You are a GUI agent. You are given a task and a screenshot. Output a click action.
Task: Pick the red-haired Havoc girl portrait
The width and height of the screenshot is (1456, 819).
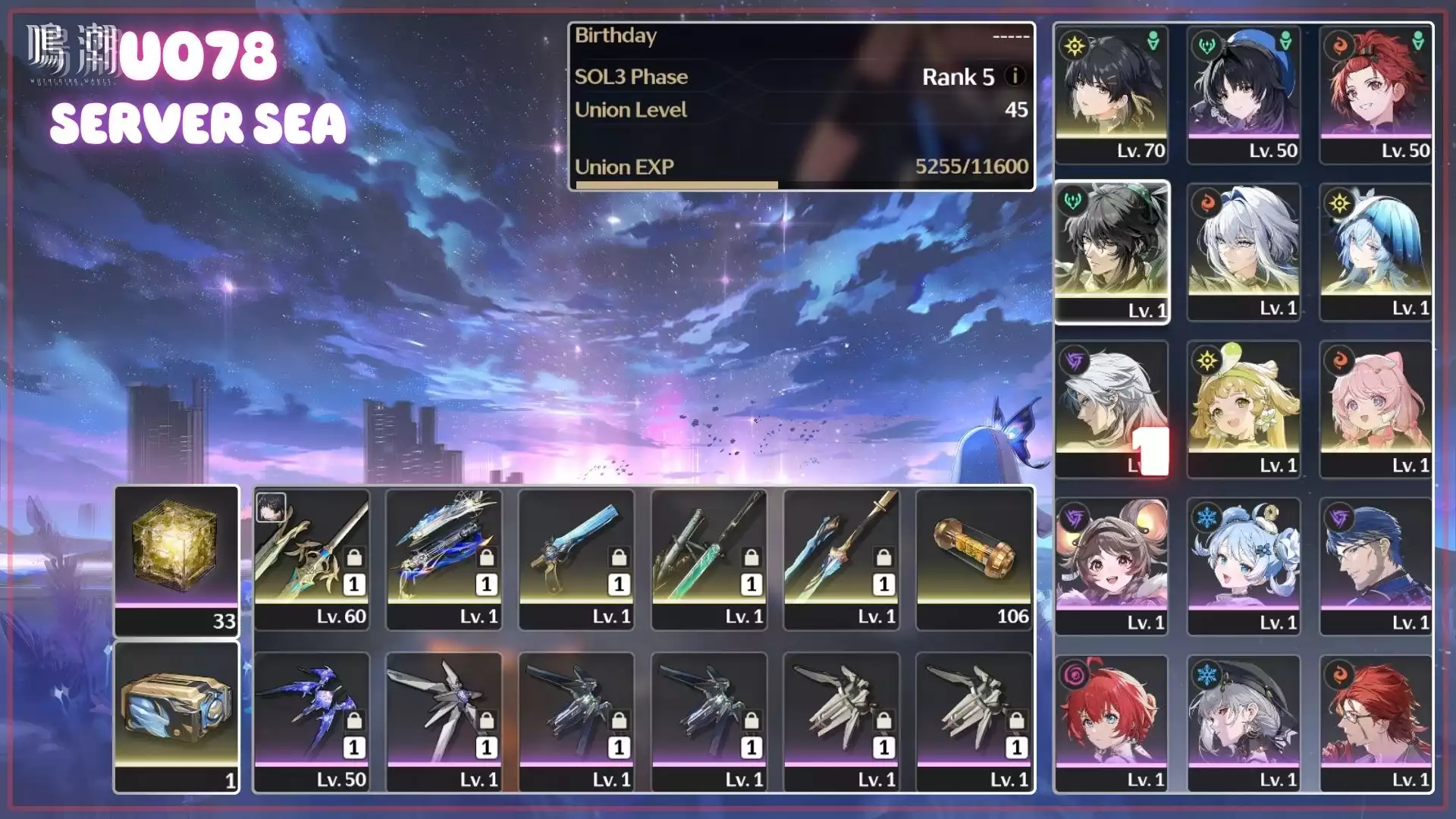click(x=1111, y=723)
